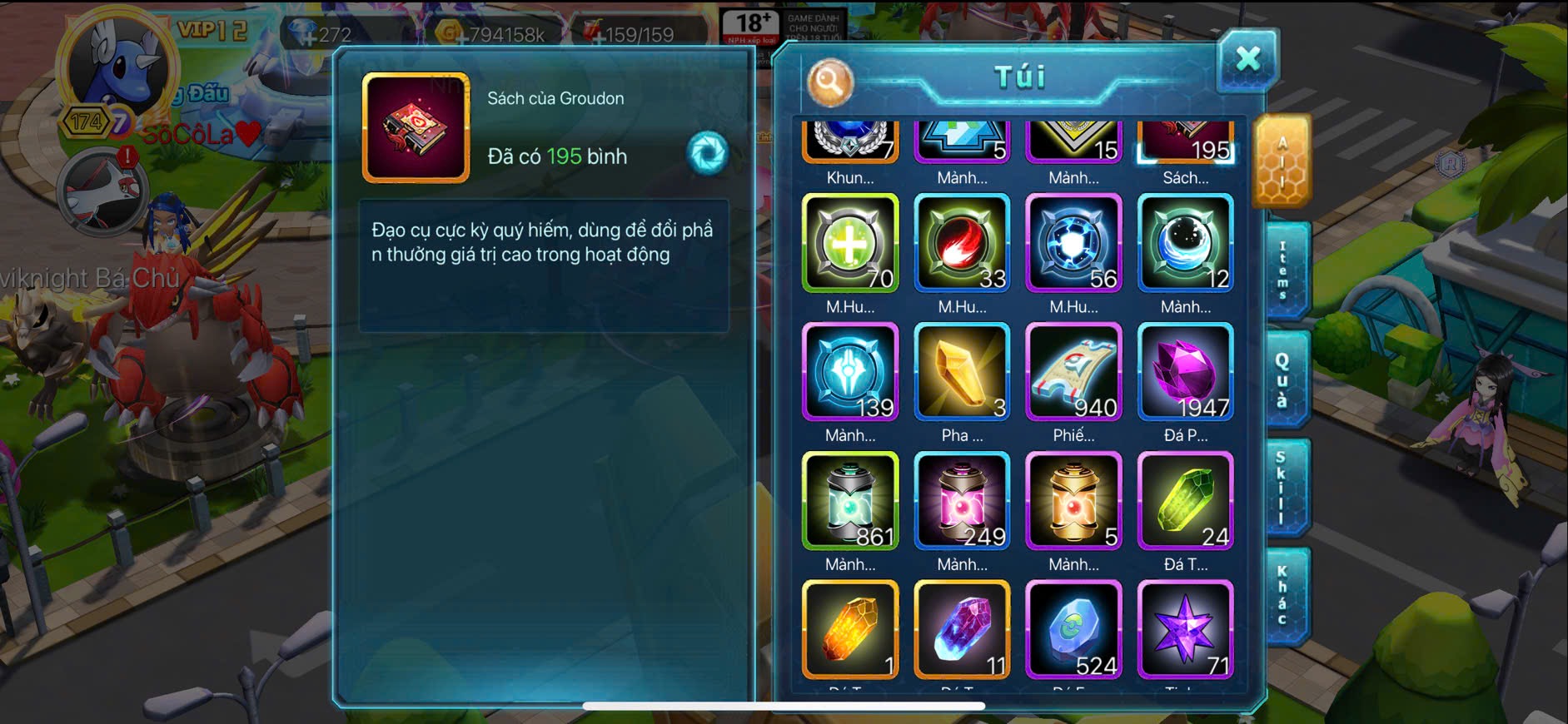Select the pink canister slot with 249
This screenshot has height=724, width=1568.
tap(962, 501)
